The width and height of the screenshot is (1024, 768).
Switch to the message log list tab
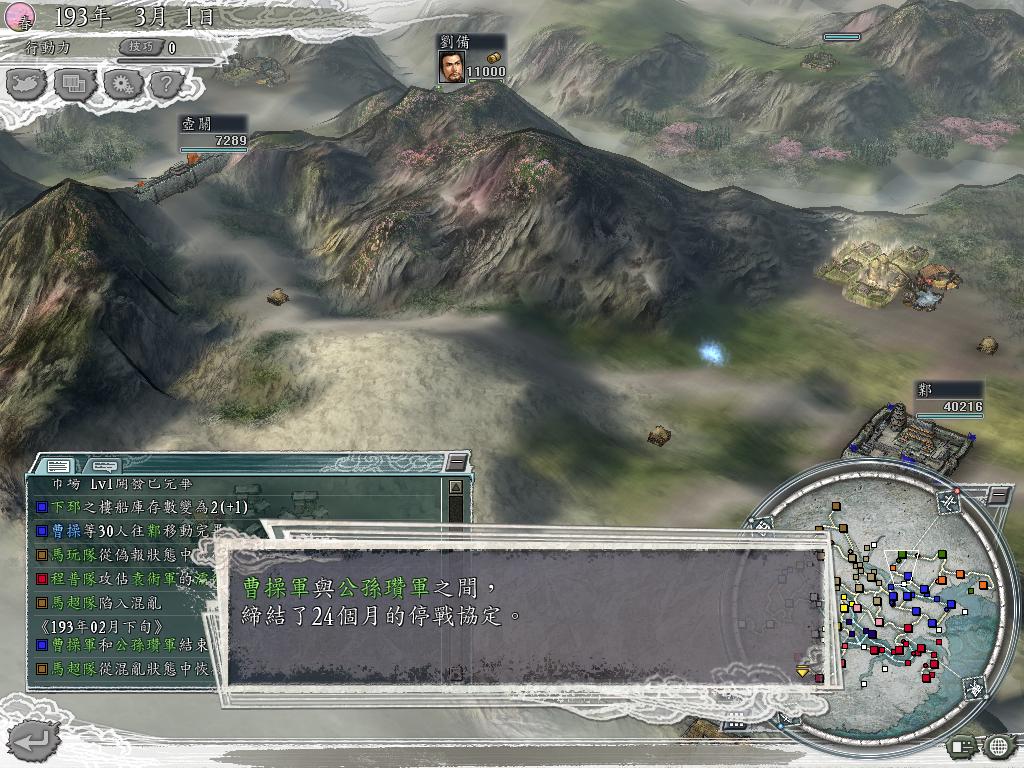tap(59, 465)
